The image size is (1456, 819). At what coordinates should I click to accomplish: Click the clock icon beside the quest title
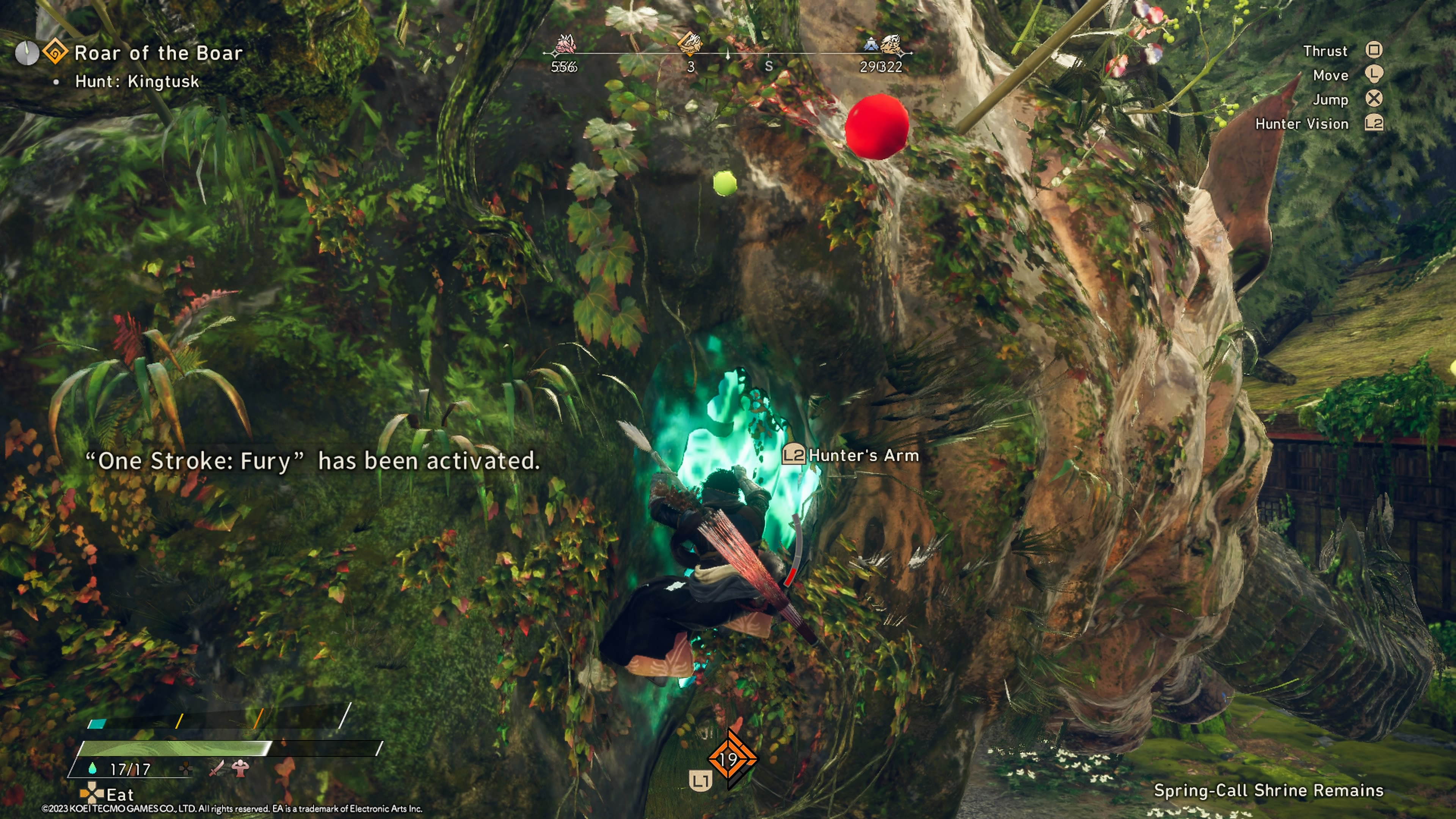coord(27,53)
